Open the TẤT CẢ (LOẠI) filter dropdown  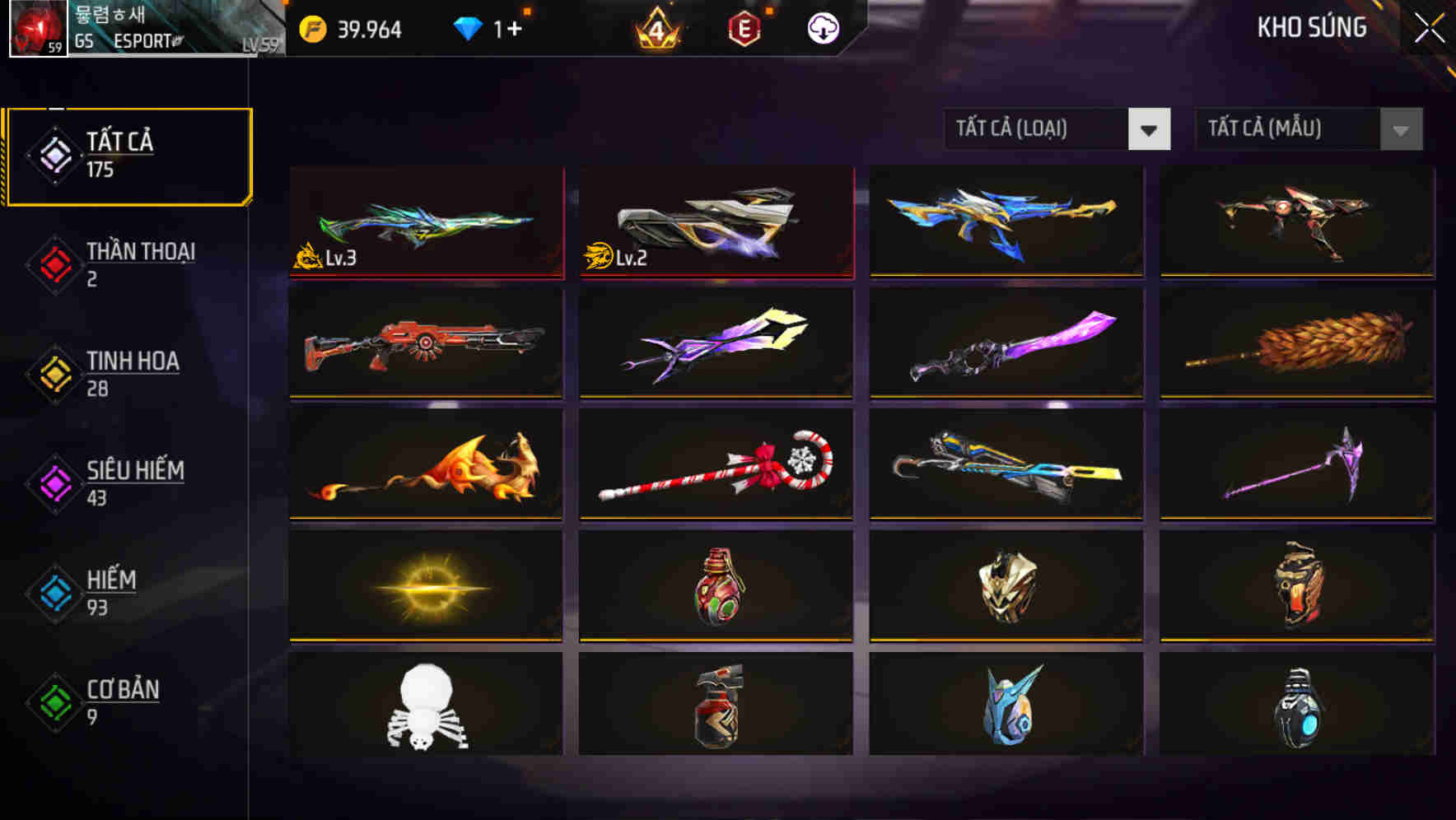(1058, 129)
